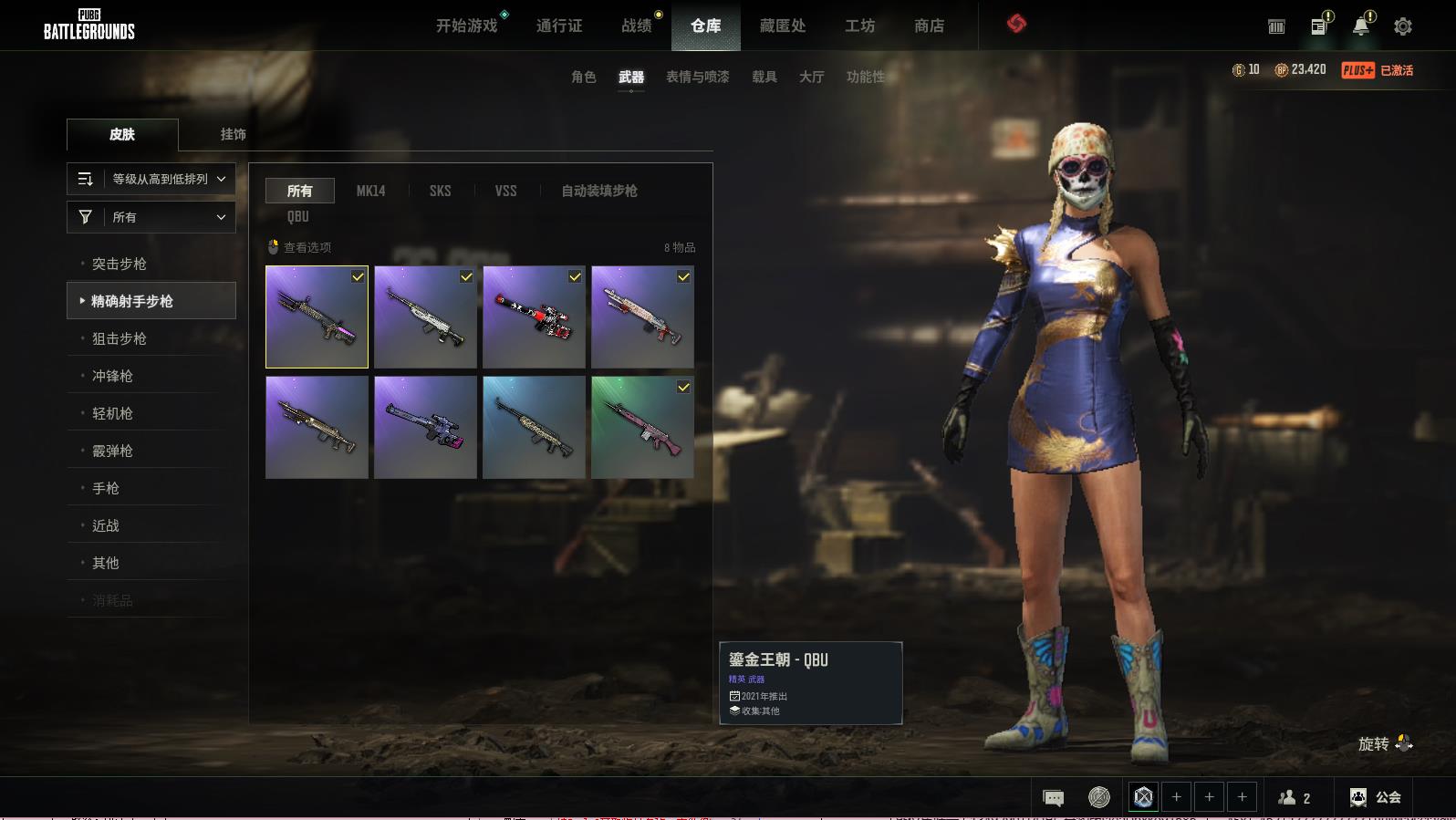Open the 开始游戏 (Play) menu
The height and width of the screenshot is (820, 1456).
[x=466, y=26]
